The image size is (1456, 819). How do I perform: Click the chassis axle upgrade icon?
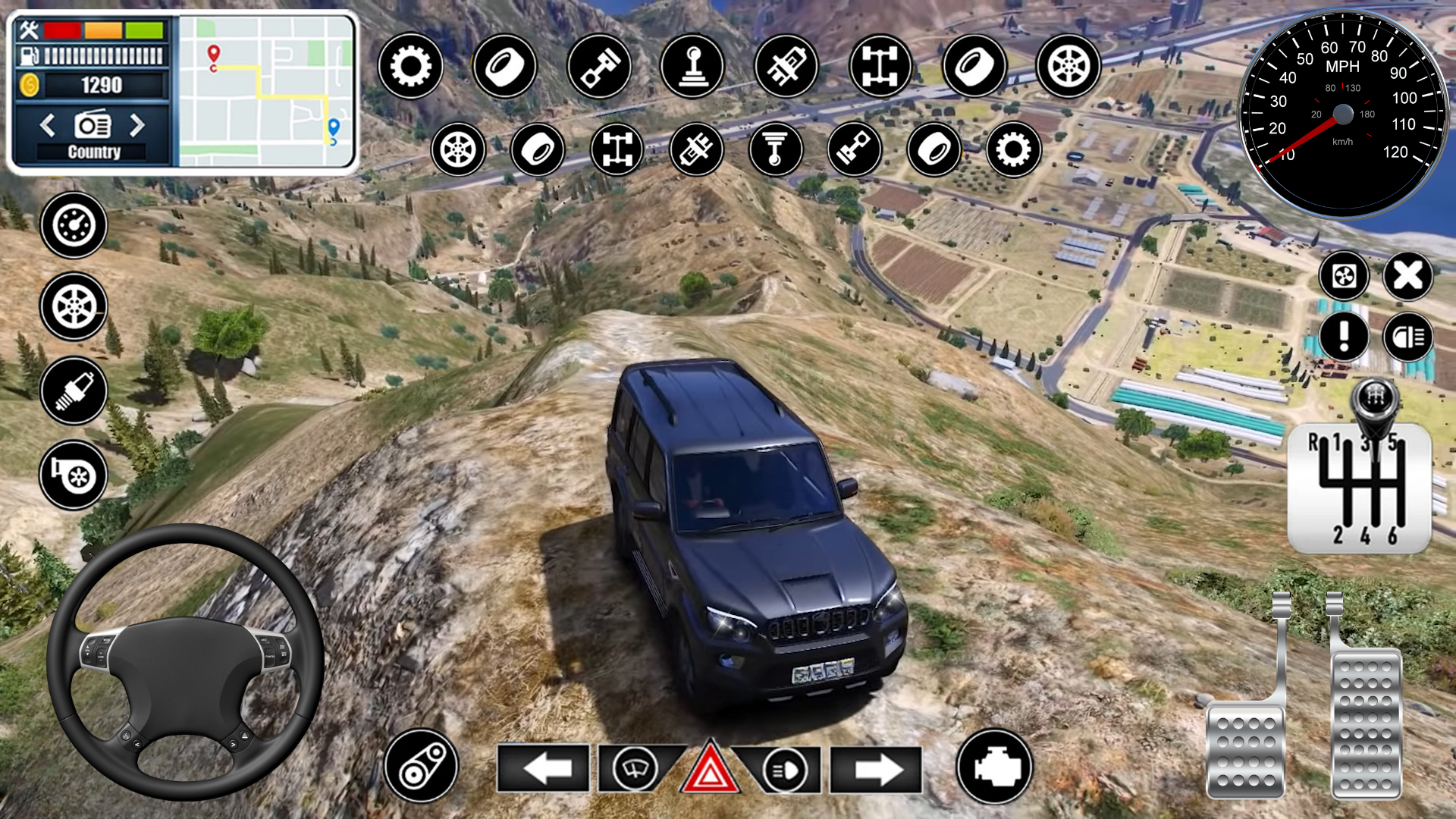click(x=880, y=67)
